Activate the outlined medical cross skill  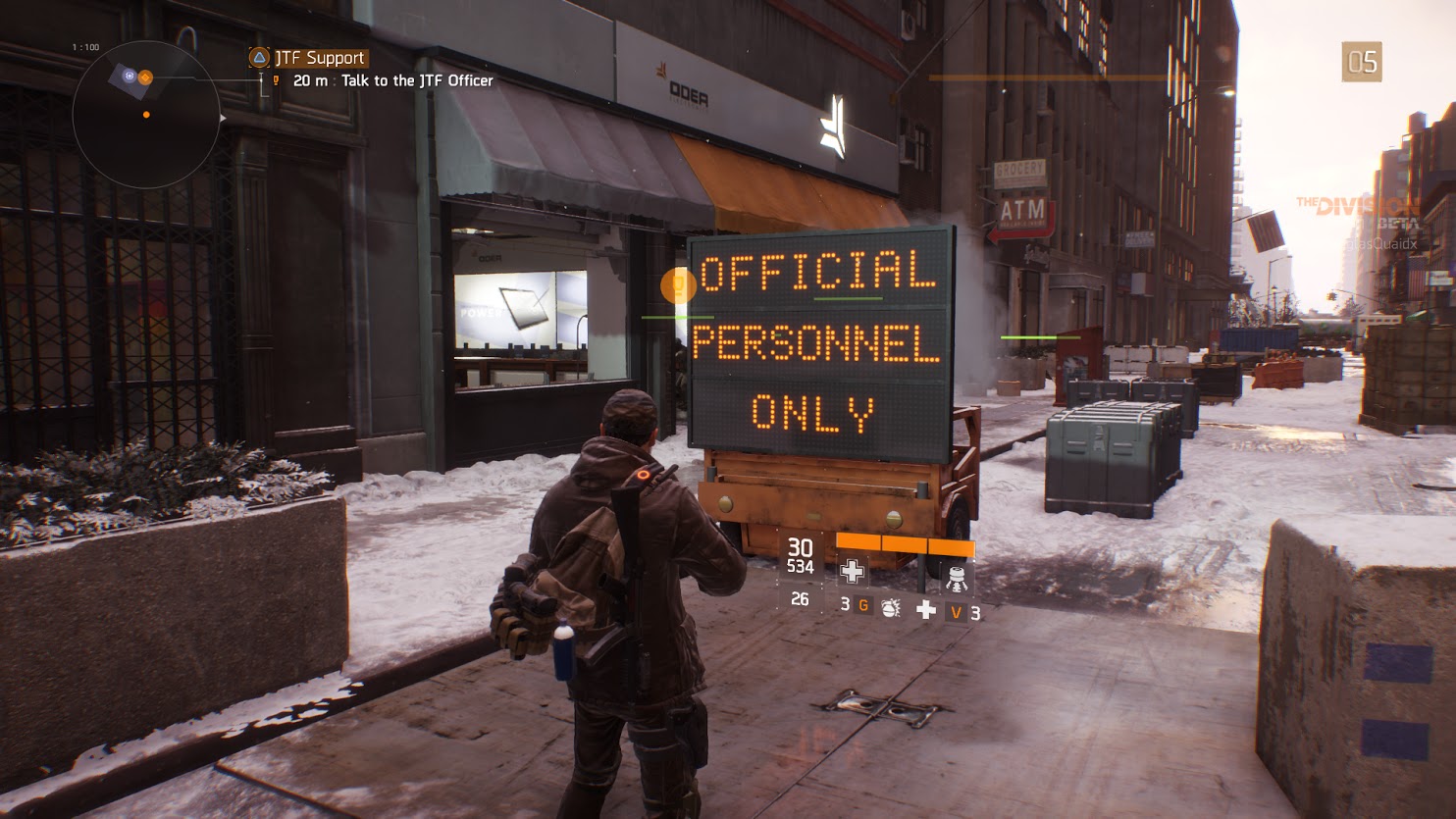[x=852, y=572]
